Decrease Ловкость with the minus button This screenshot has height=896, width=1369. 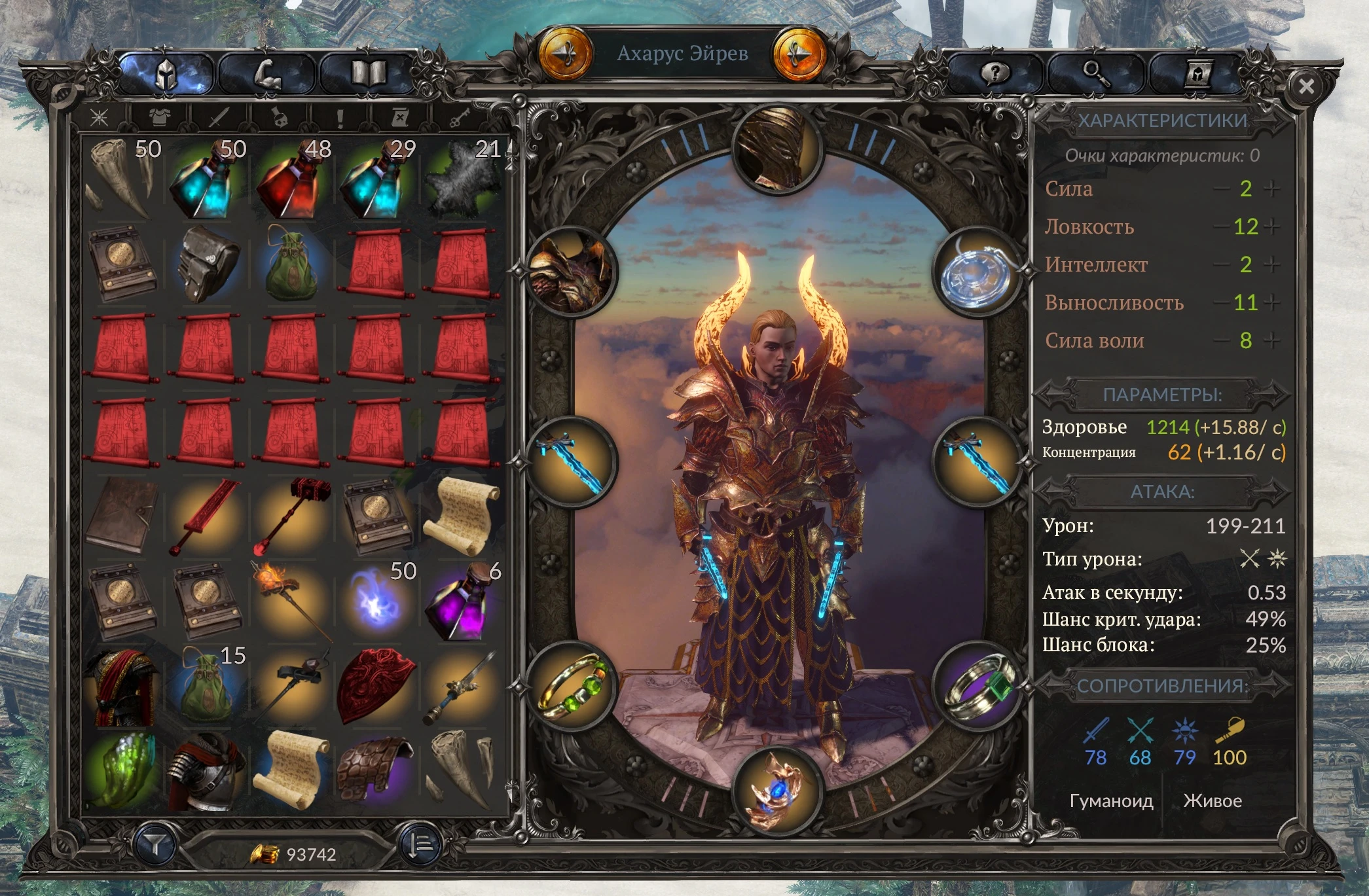coord(1222,226)
